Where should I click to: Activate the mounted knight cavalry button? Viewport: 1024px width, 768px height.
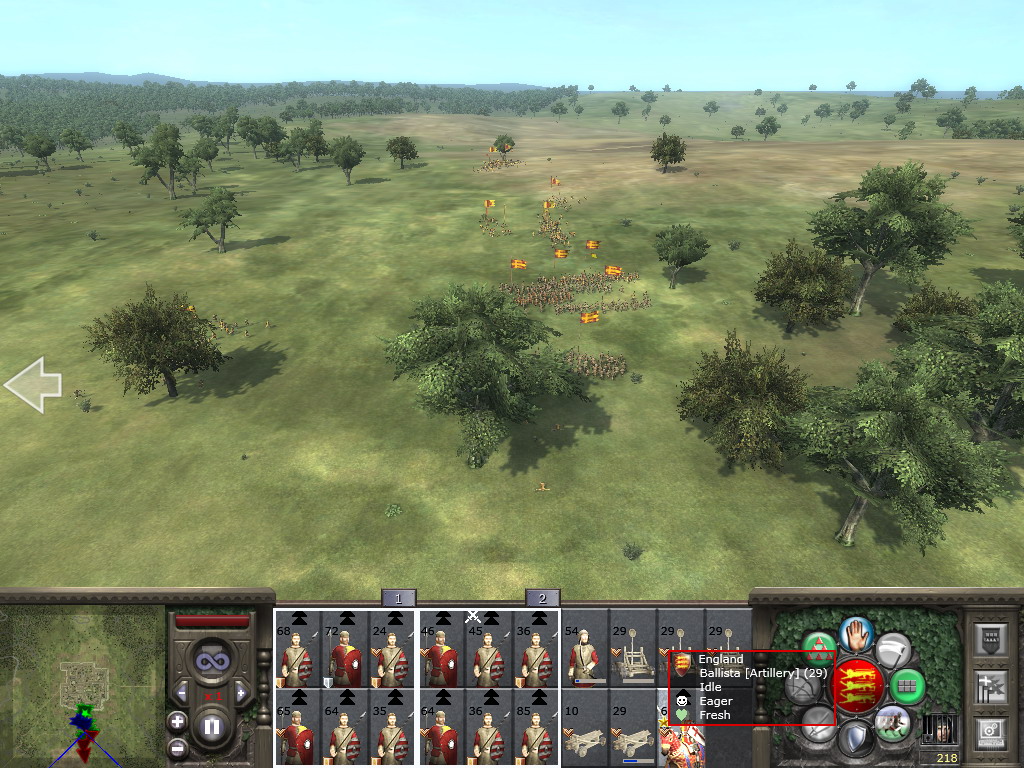[892, 722]
